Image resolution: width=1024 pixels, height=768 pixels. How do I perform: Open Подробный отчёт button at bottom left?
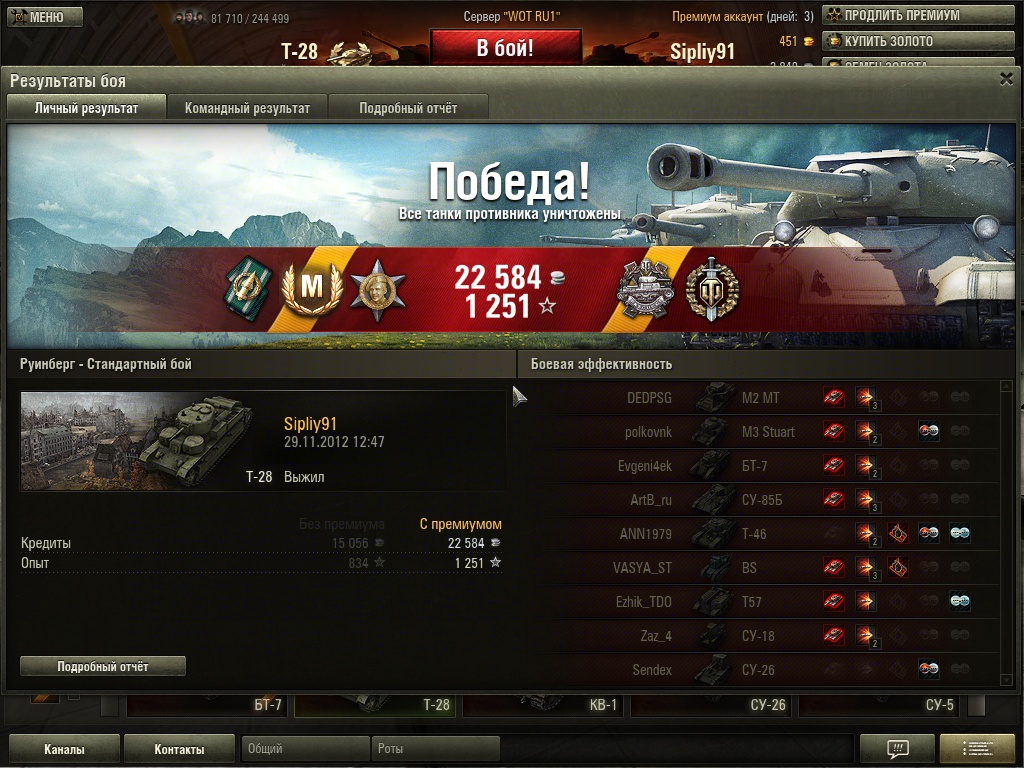(x=103, y=666)
